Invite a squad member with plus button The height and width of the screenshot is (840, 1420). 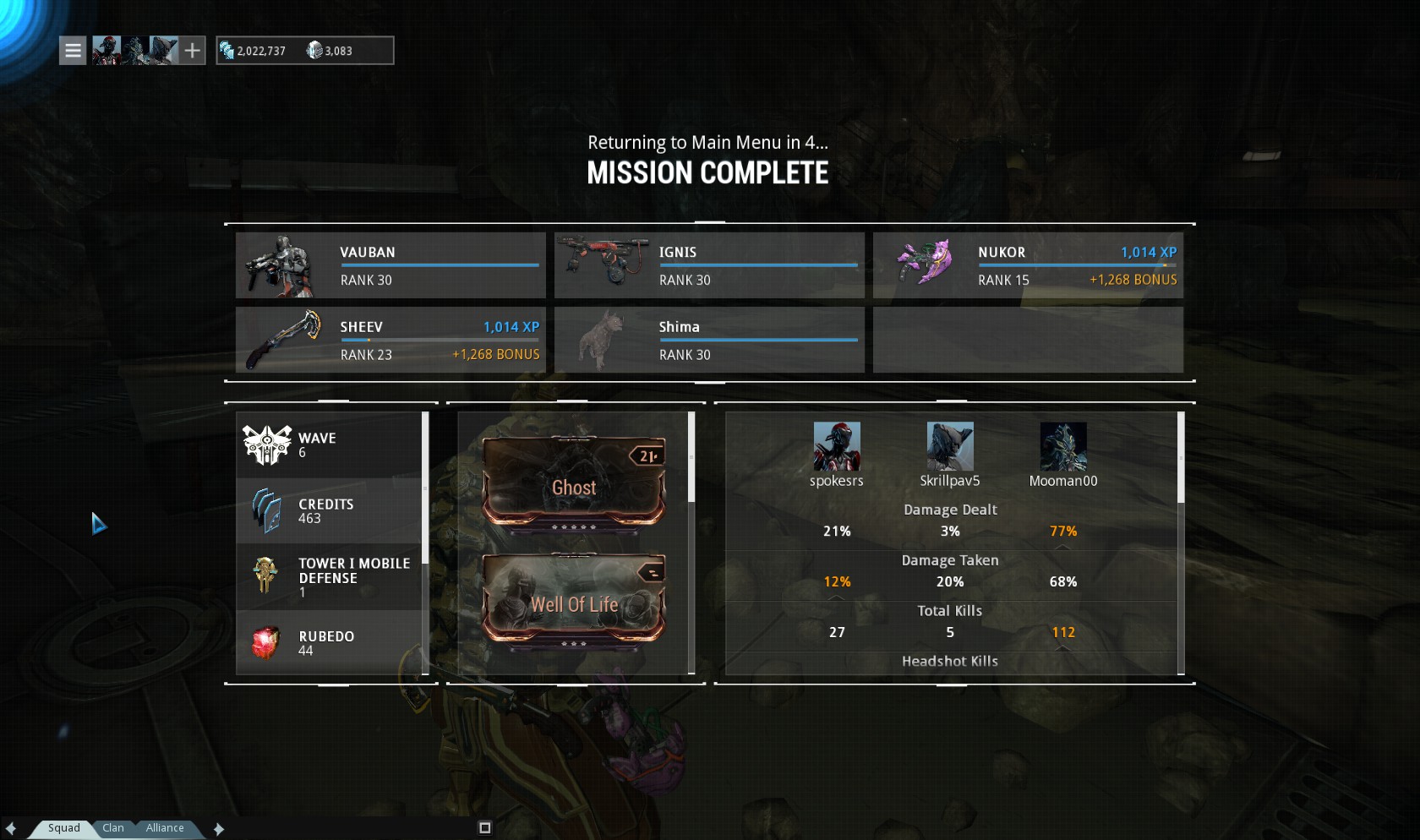click(193, 51)
